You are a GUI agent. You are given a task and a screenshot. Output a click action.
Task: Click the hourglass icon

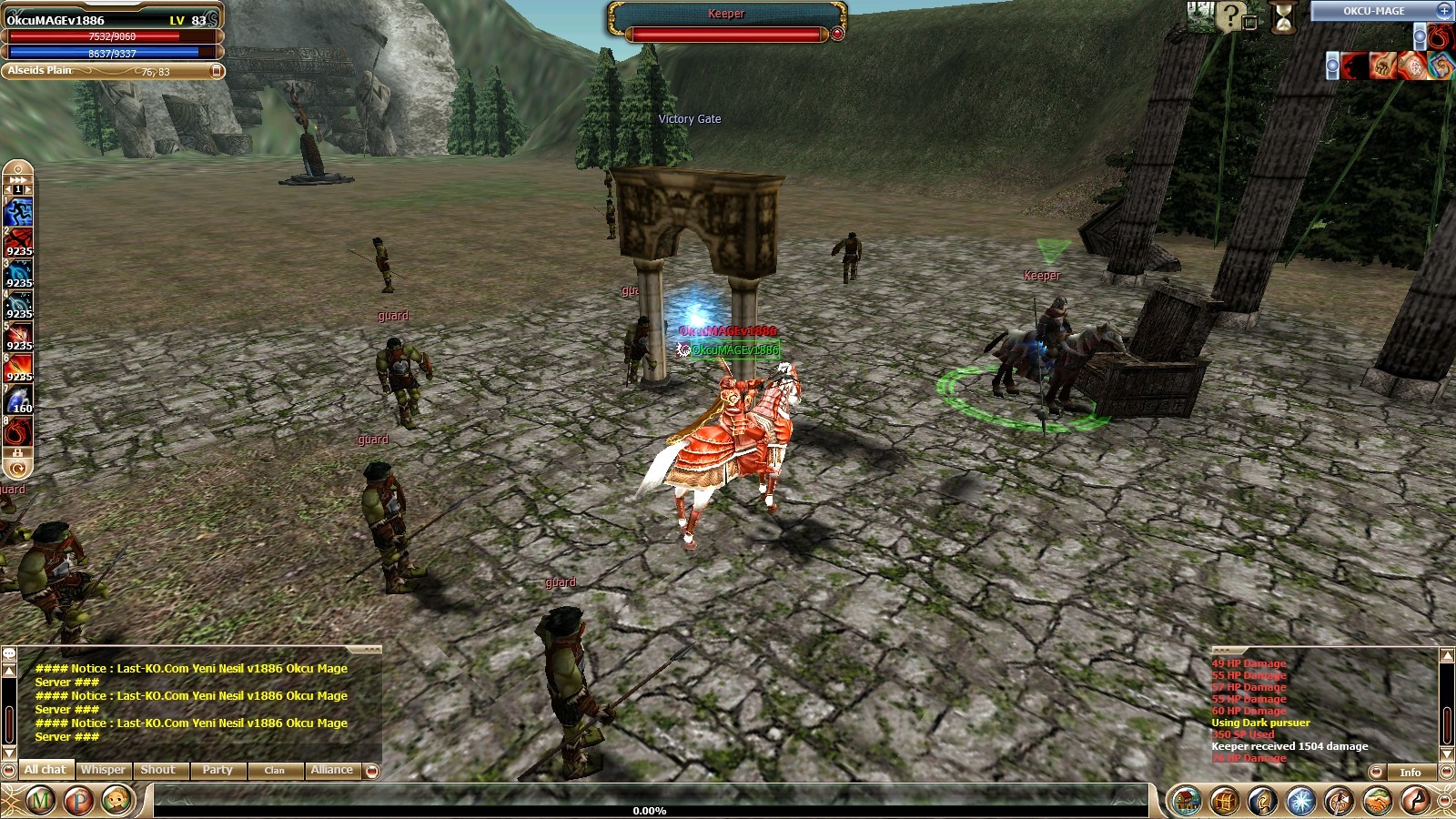coord(1284,16)
